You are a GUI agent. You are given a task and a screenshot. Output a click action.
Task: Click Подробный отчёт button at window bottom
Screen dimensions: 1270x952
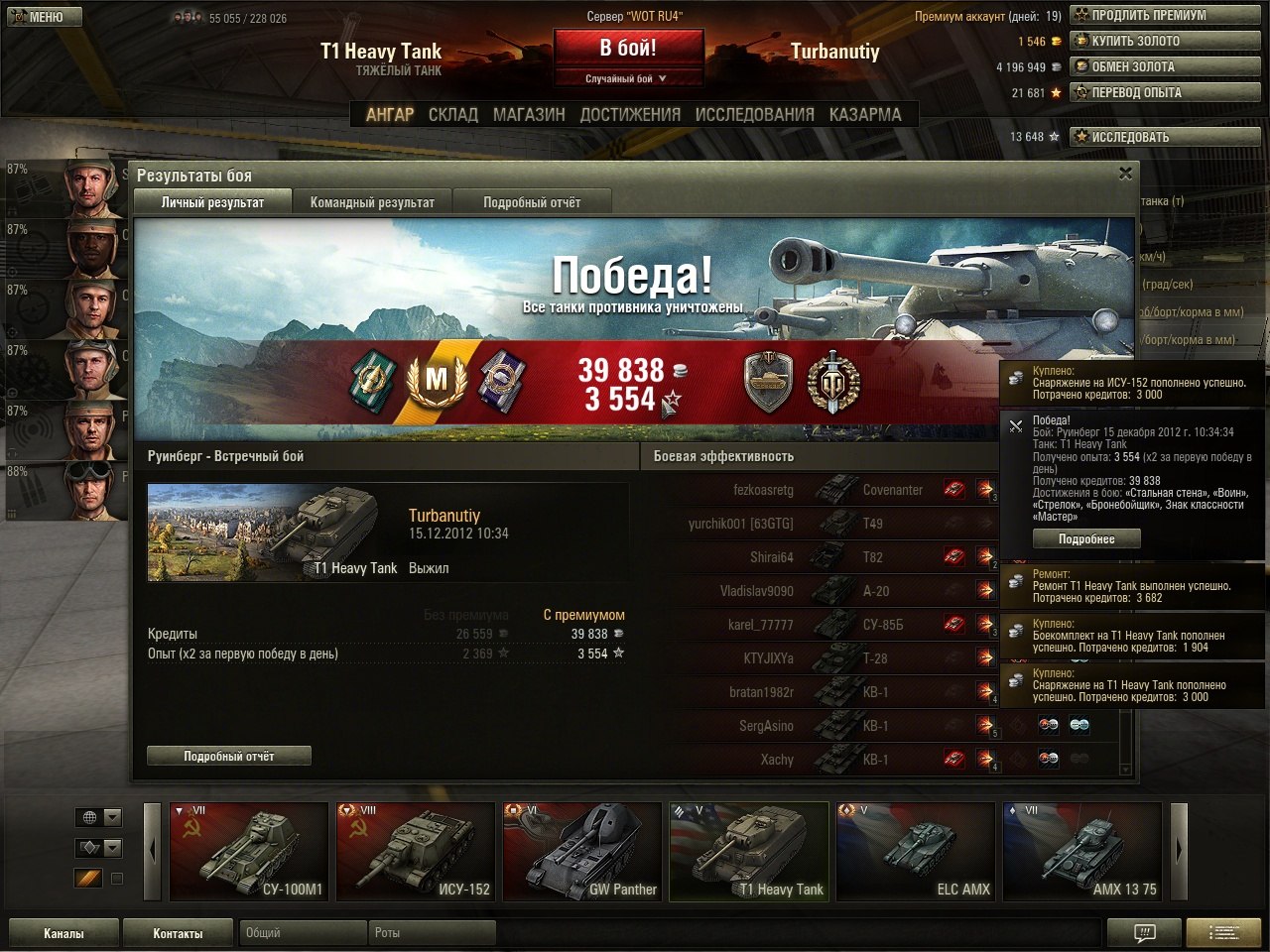(229, 756)
